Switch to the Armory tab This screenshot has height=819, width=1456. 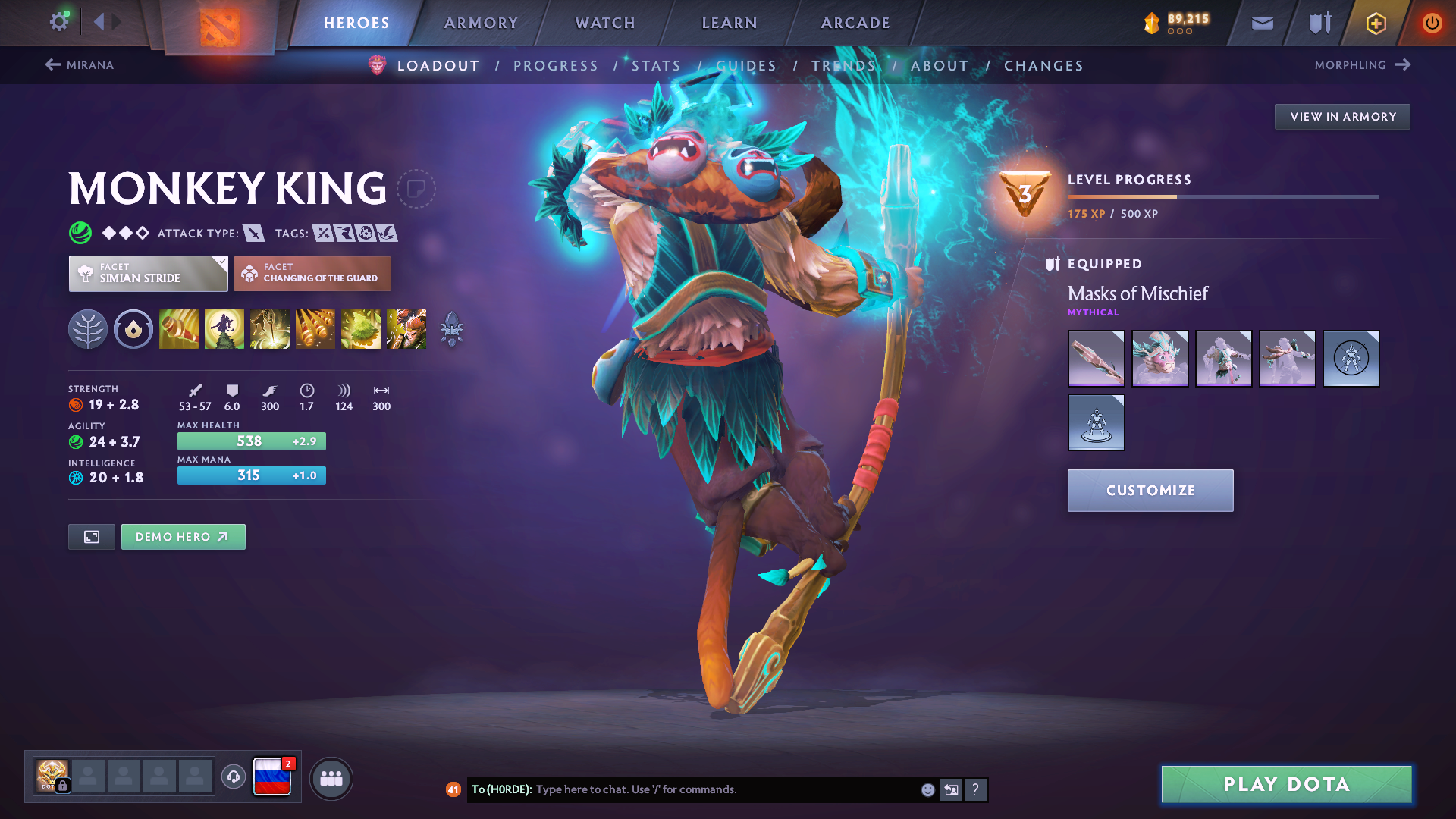[x=481, y=23]
